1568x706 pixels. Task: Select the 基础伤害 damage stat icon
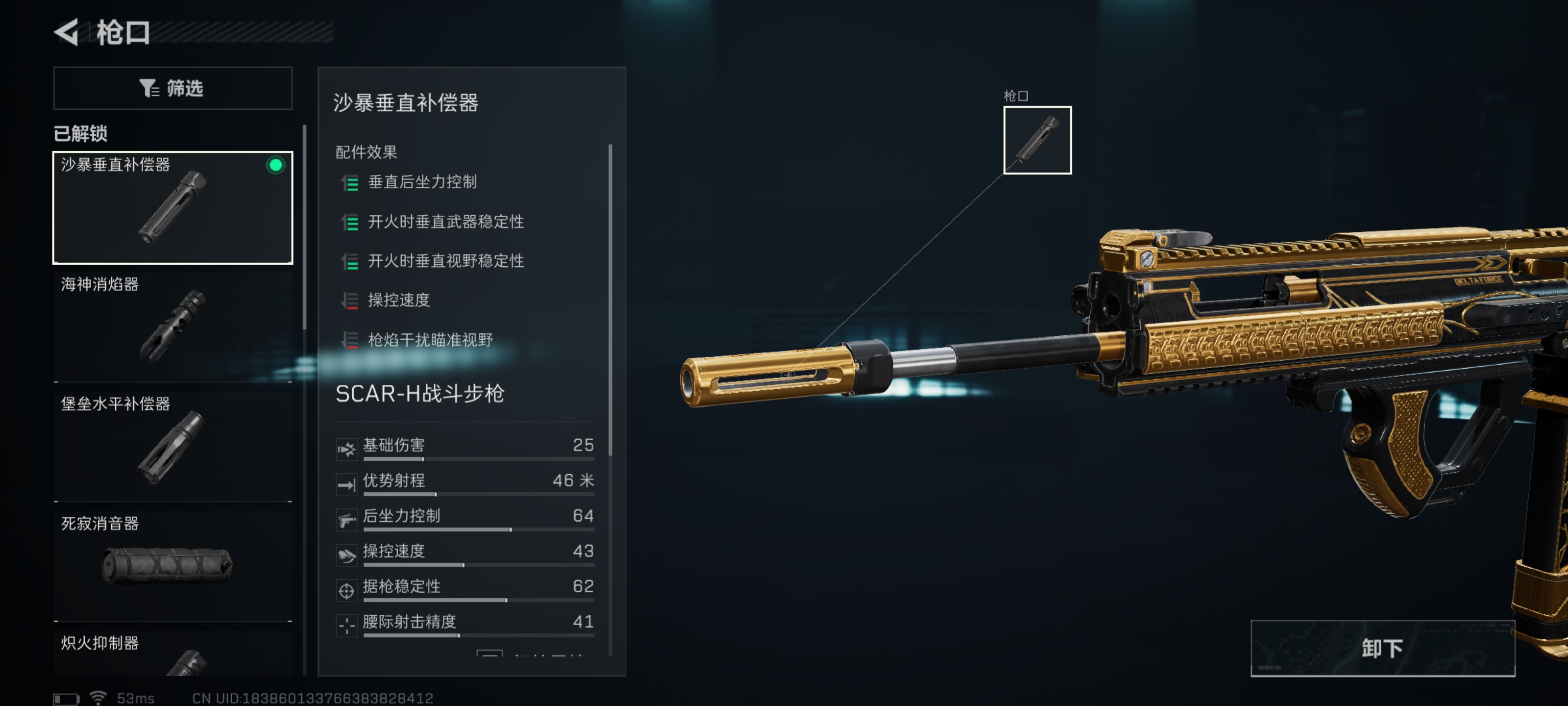click(x=347, y=450)
